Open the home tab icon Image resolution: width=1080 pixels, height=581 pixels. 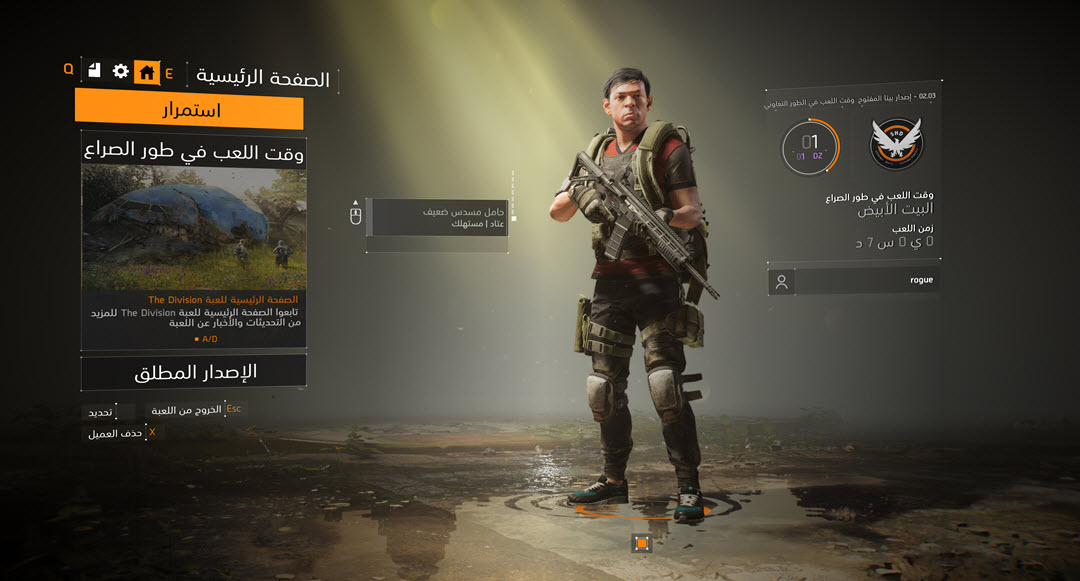coord(147,71)
